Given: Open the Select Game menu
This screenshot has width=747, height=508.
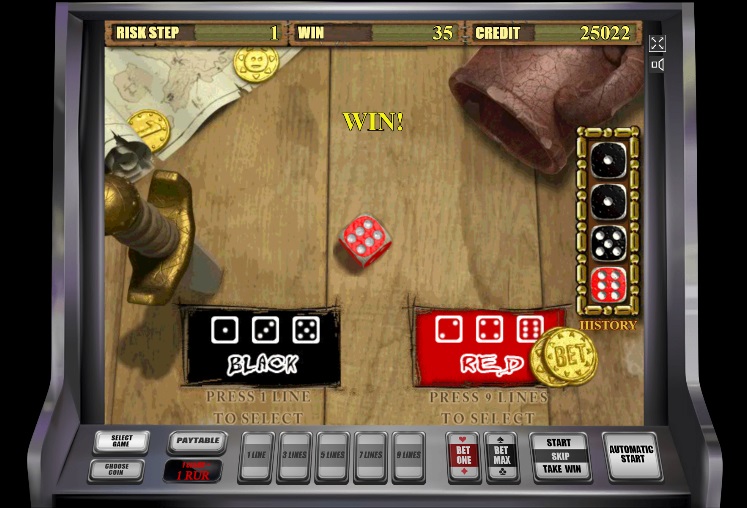Looking at the screenshot, I should pyautogui.click(x=121, y=441).
